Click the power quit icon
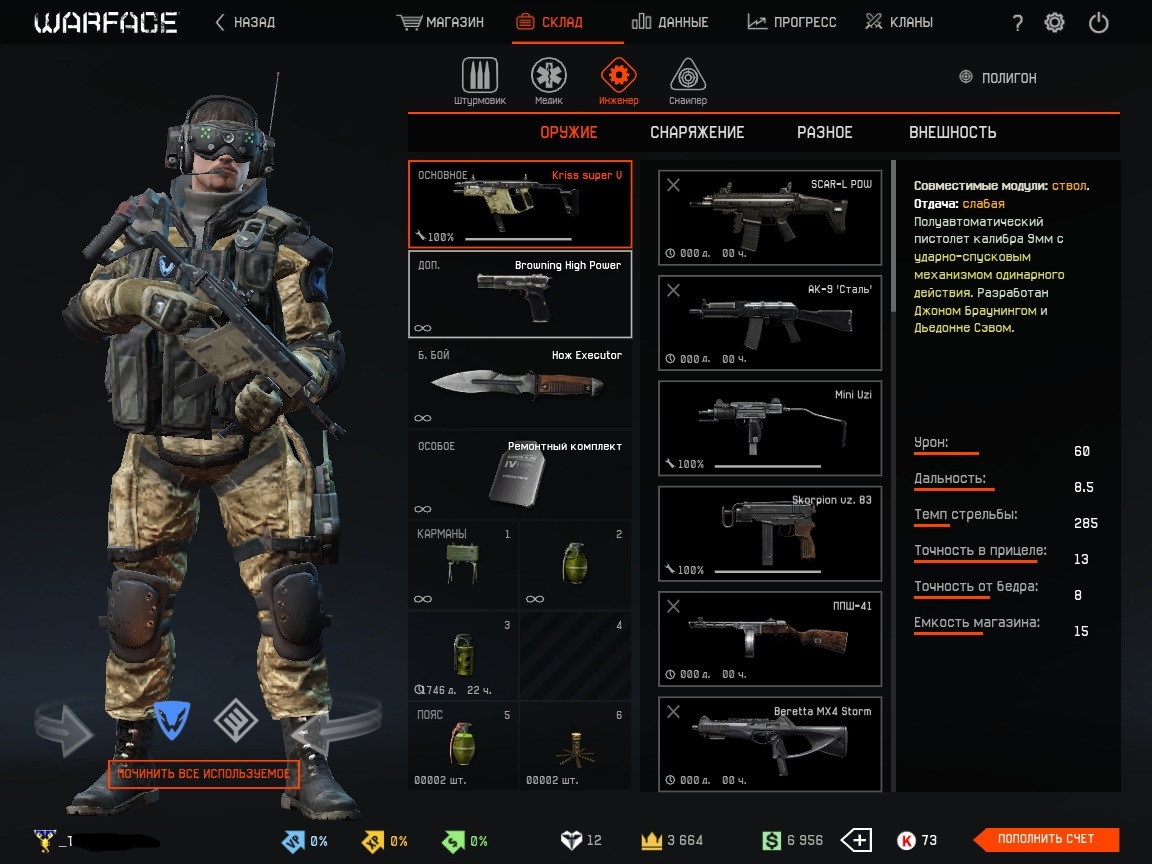 (x=1098, y=23)
